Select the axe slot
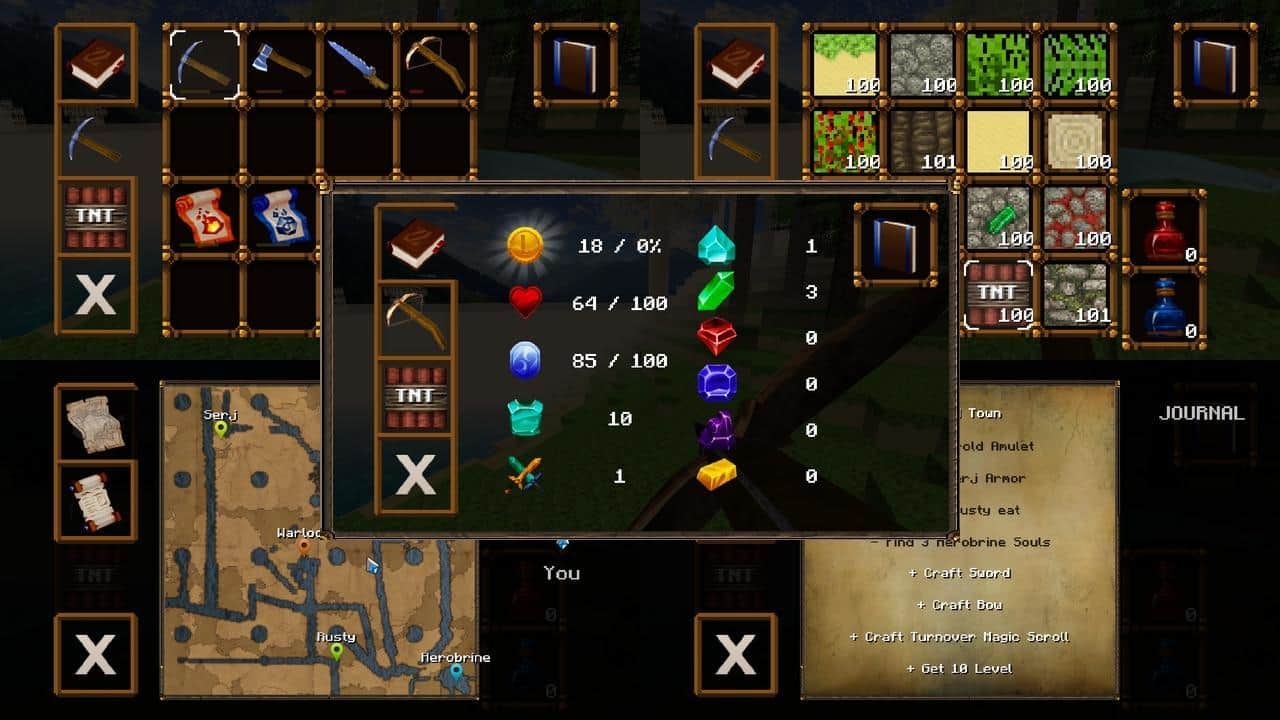 [282, 64]
